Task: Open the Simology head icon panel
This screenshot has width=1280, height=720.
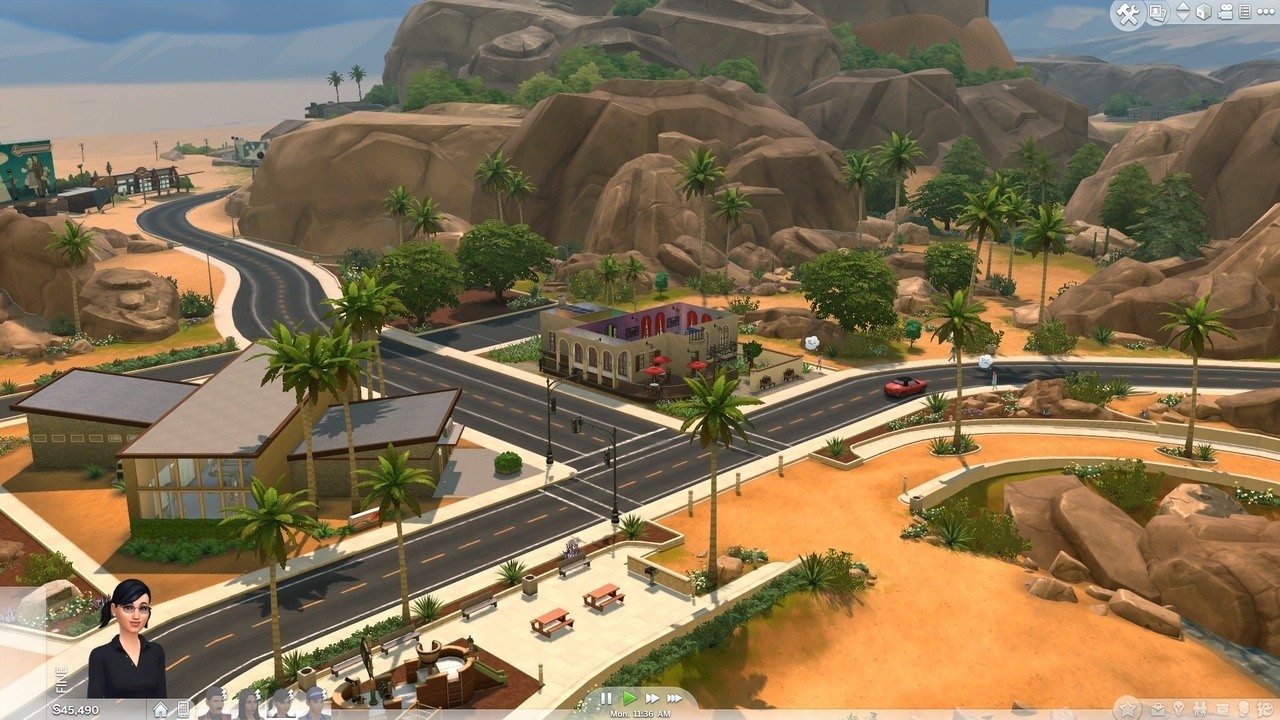Action: pyautogui.click(x=1243, y=709)
